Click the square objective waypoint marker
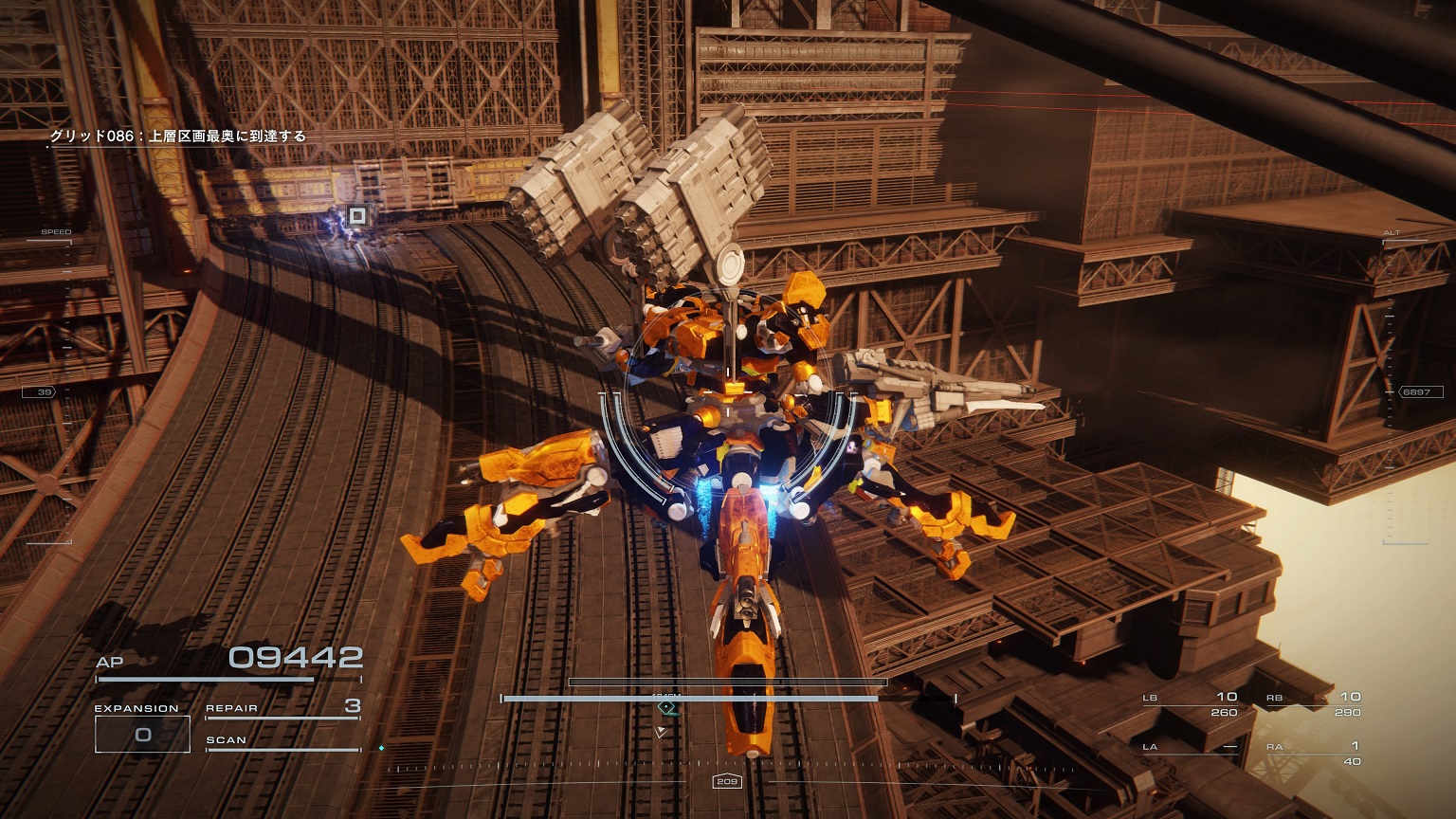The width and height of the screenshot is (1456, 819). (x=356, y=216)
